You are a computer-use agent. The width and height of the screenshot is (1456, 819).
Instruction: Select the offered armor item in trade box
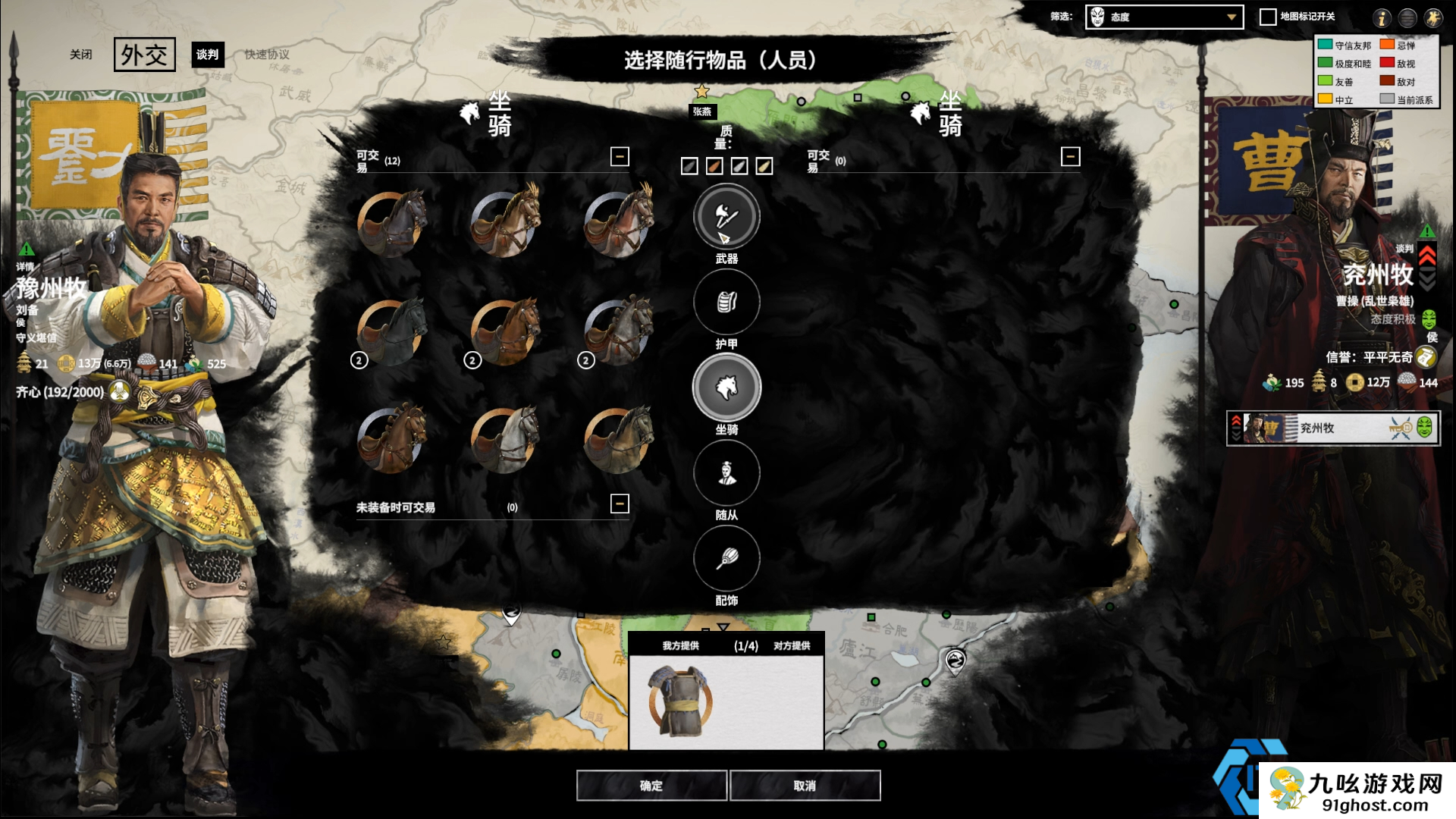pyautogui.click(x=680, y=701)
